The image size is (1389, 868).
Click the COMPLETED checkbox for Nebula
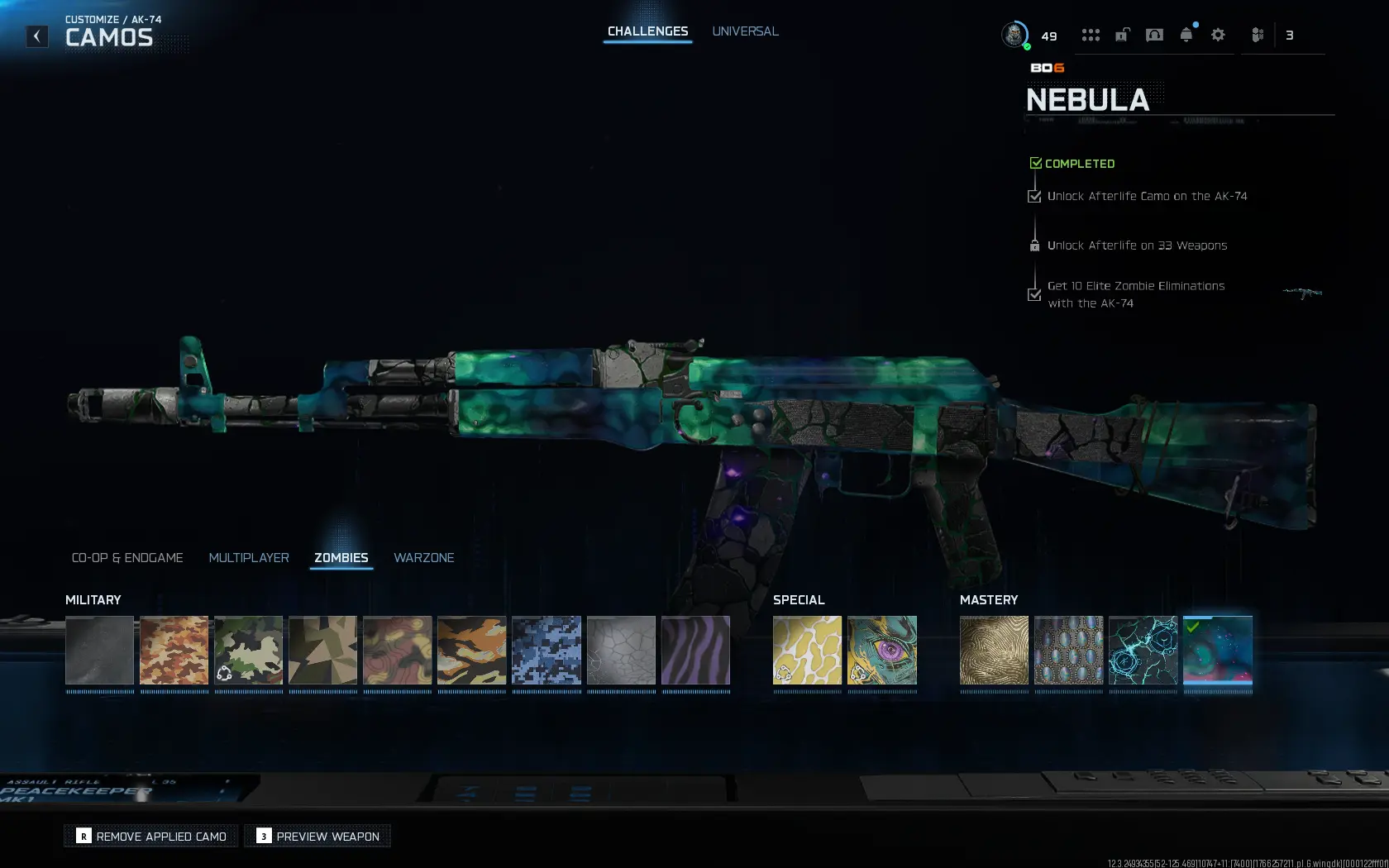click(x=1037, y=162)
